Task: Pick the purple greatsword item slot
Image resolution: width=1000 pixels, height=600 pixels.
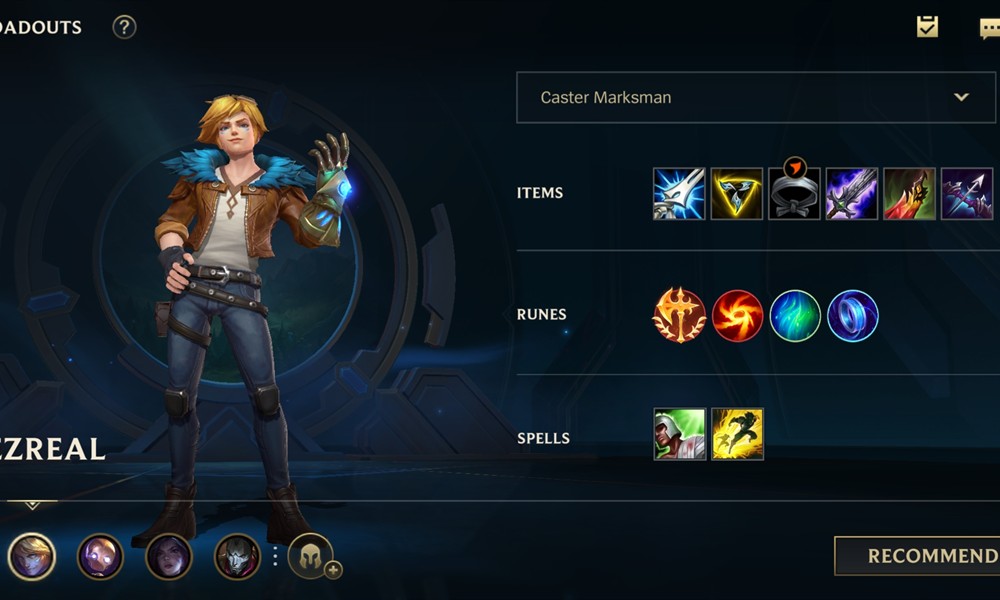Action: coord(852,193)
